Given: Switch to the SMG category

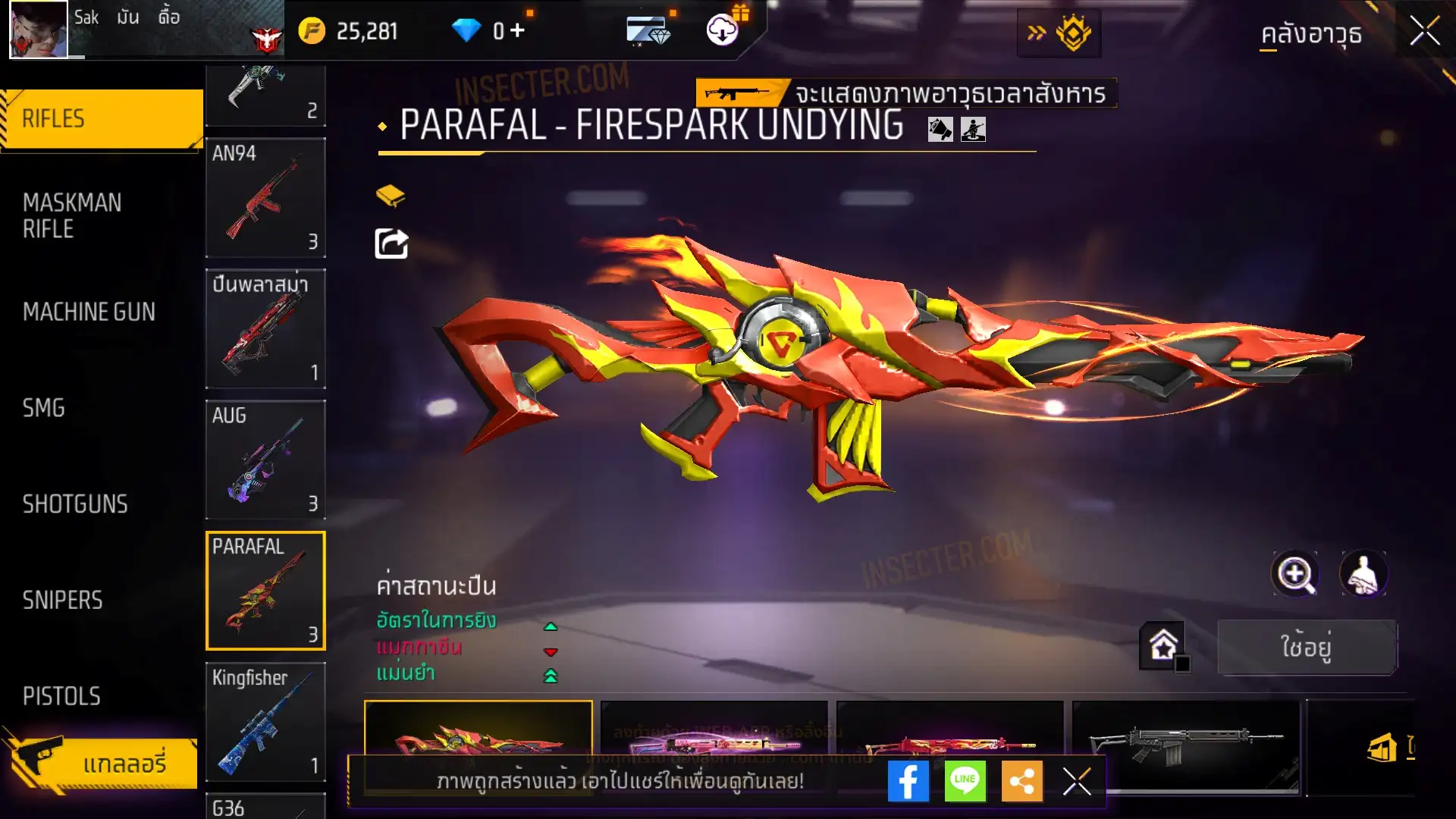Looking at the screenshot, I should (44, 408).
